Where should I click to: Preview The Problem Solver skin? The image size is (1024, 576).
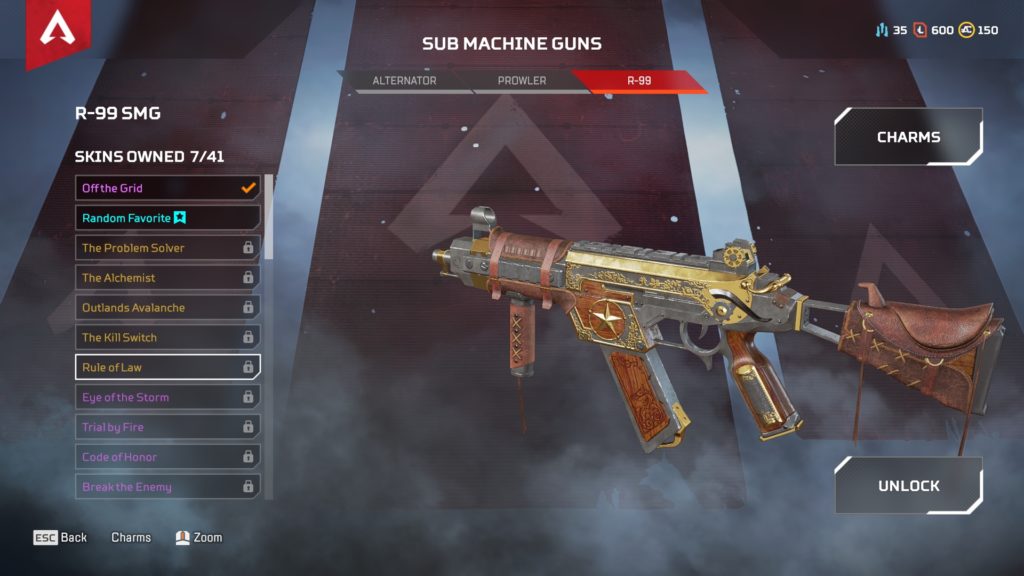(x=168, y=248)
